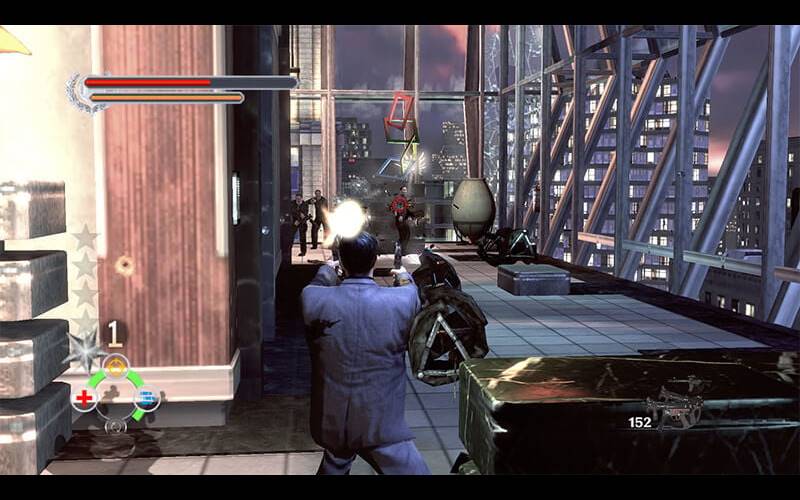Activate the orange ability atop the wheel
This screenshot has height=500, width=800.
click(116, 366)
